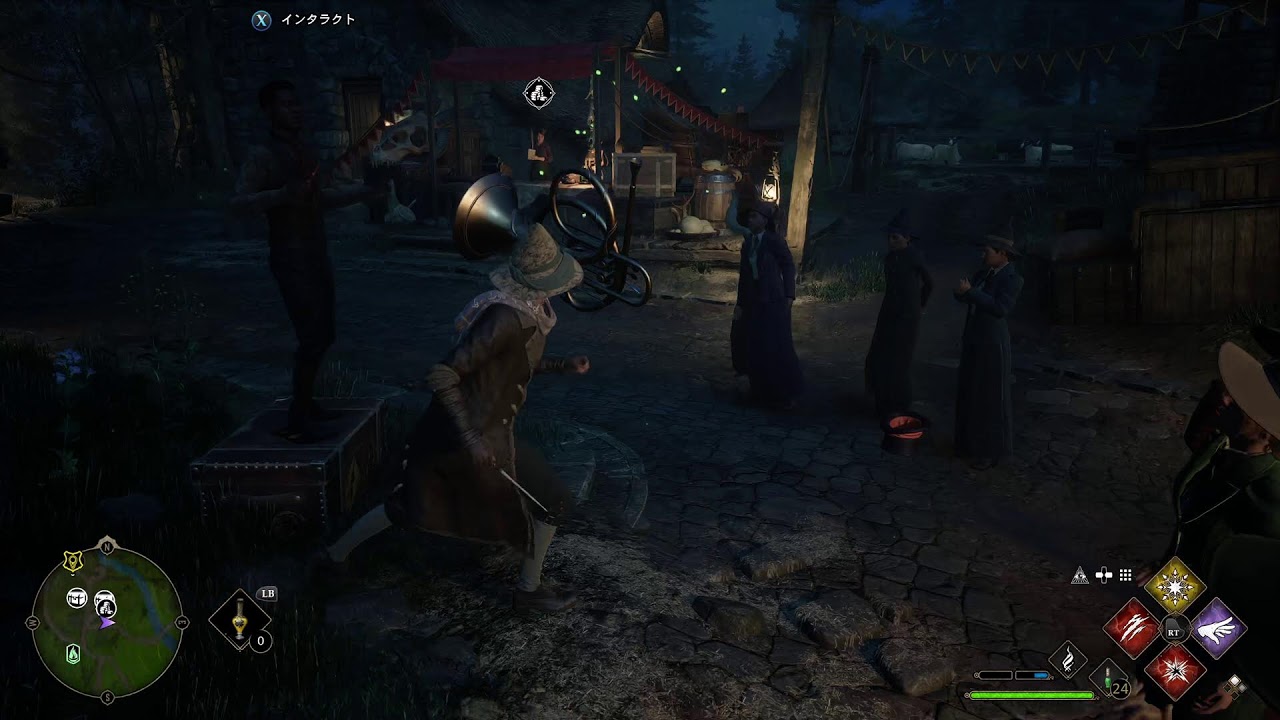Select the triangle eye icon above spells
This screenshot has height=720, width=1280.
click(1079, 575)
